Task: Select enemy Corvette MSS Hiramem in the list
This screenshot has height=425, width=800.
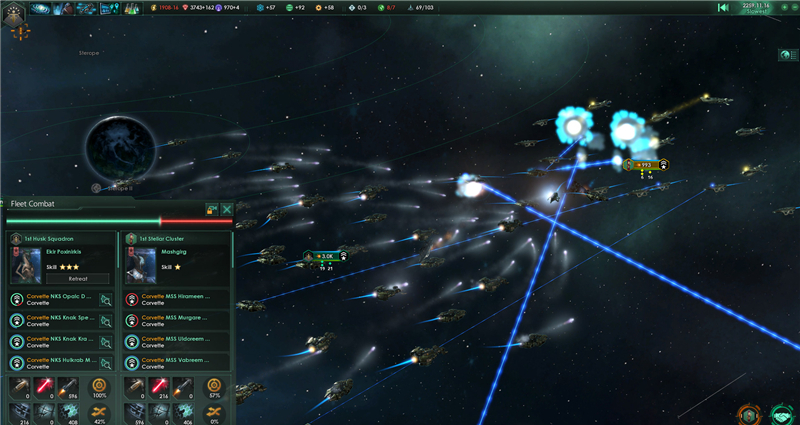Action: (x=176, y=299)
